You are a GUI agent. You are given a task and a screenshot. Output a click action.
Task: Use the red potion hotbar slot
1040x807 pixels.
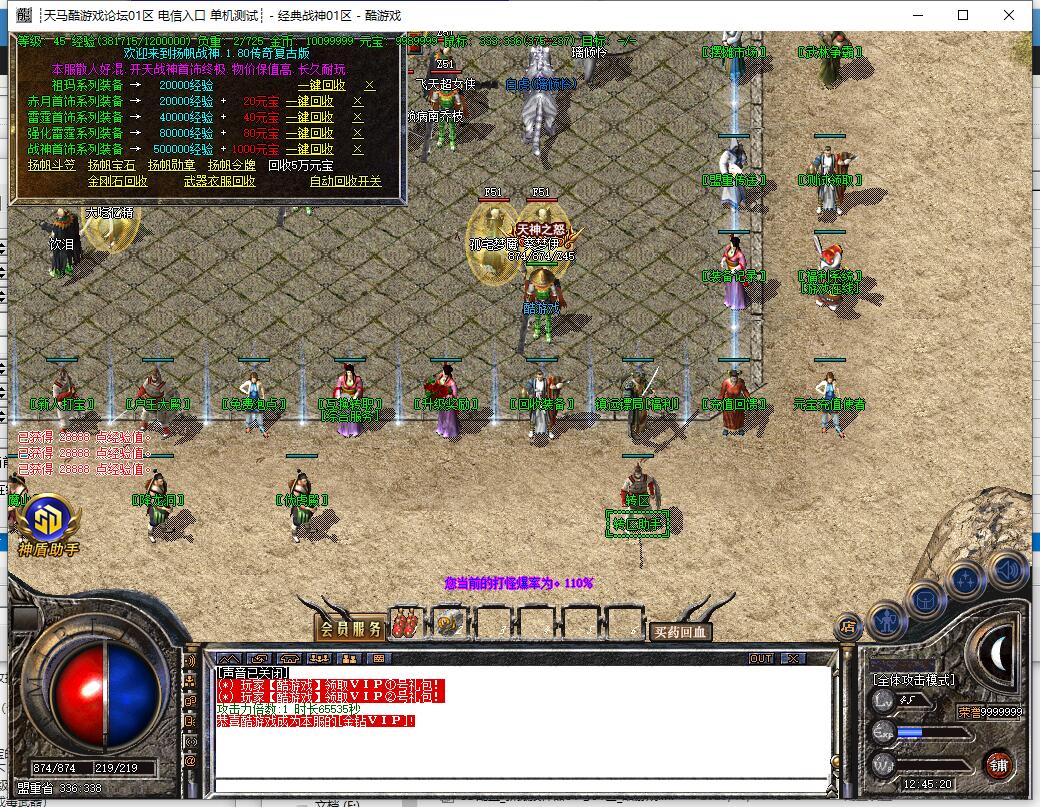pyautogui.click(x=405, y=624)
